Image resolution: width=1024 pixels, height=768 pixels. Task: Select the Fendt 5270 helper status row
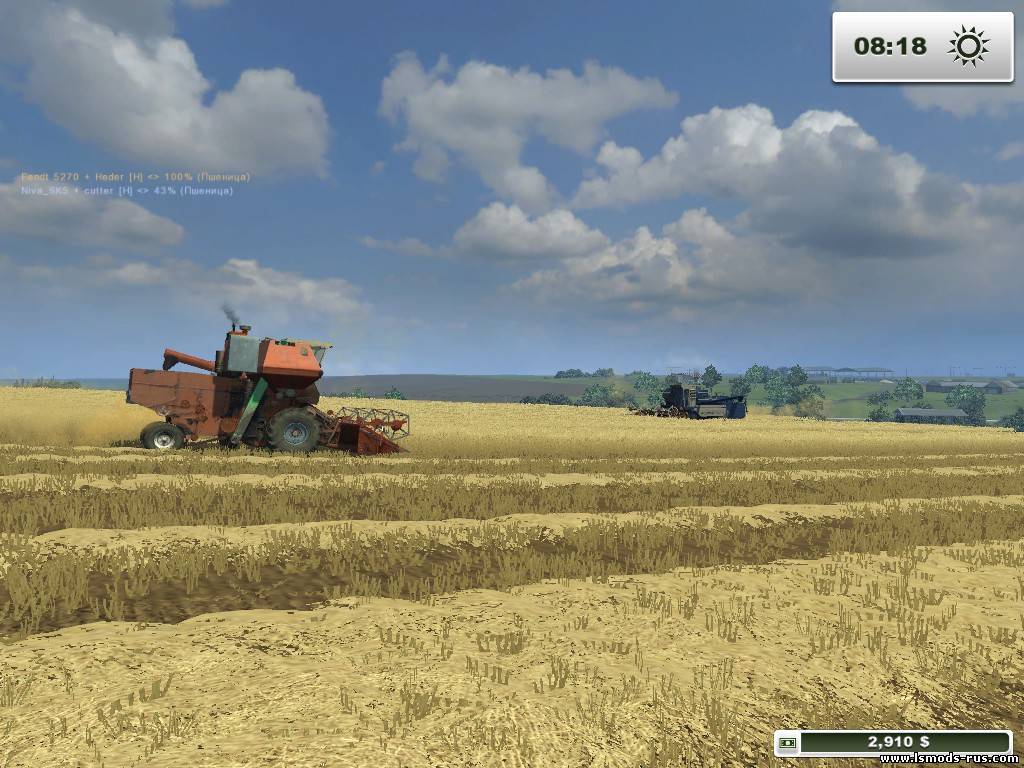(135, 177)
